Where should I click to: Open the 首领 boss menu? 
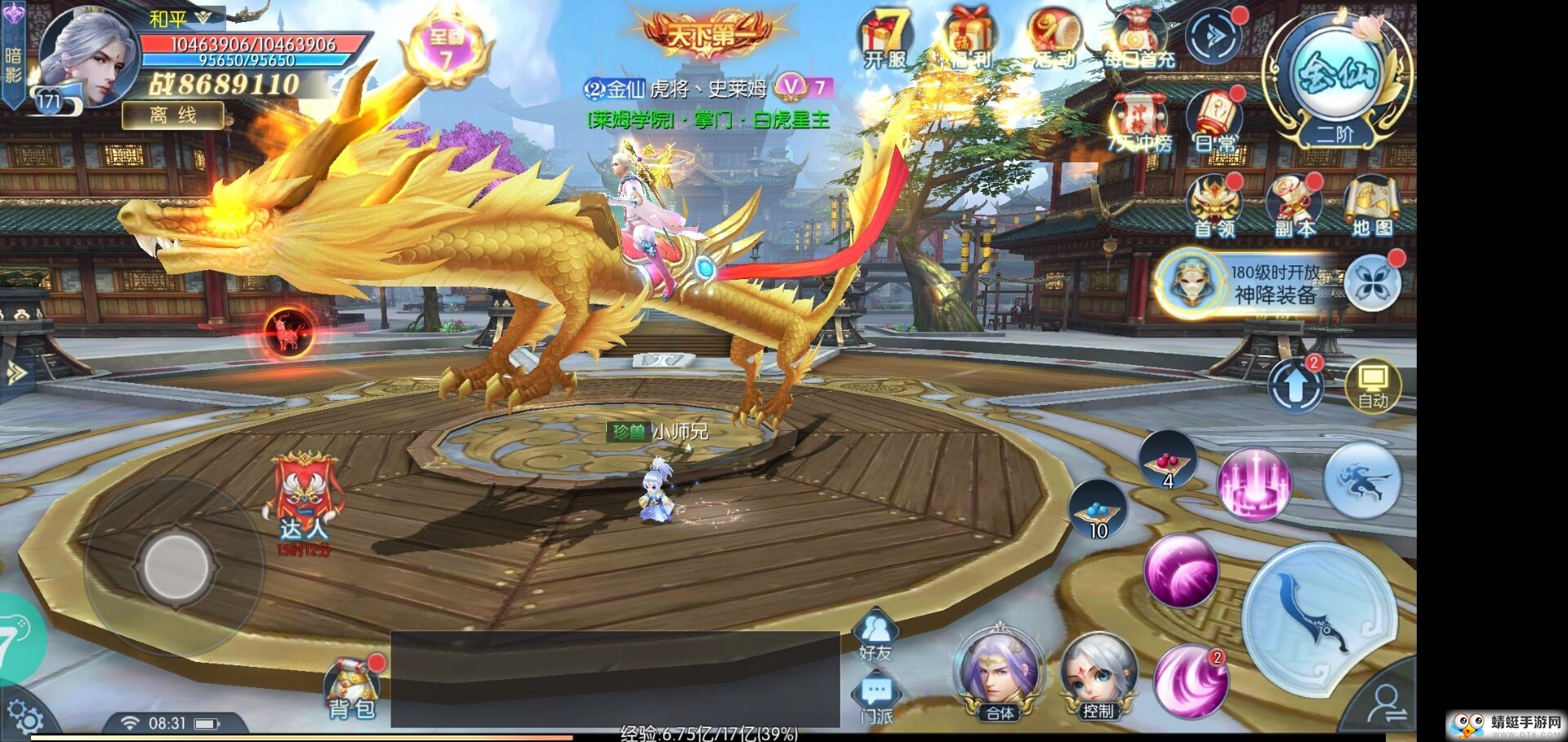[x=1214, y=206]
